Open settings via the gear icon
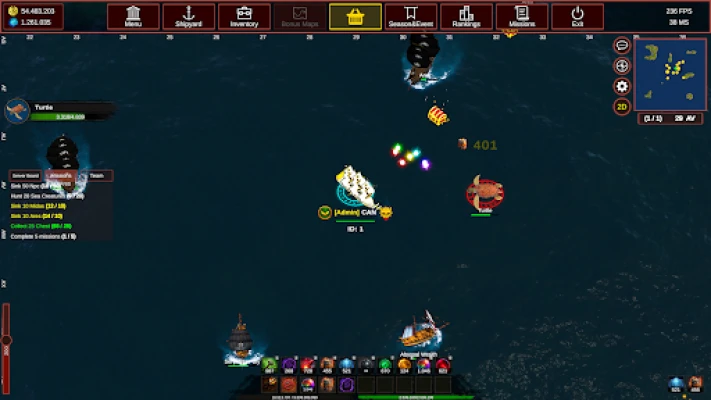The image size is (711, 400). (x=622, y=86)
